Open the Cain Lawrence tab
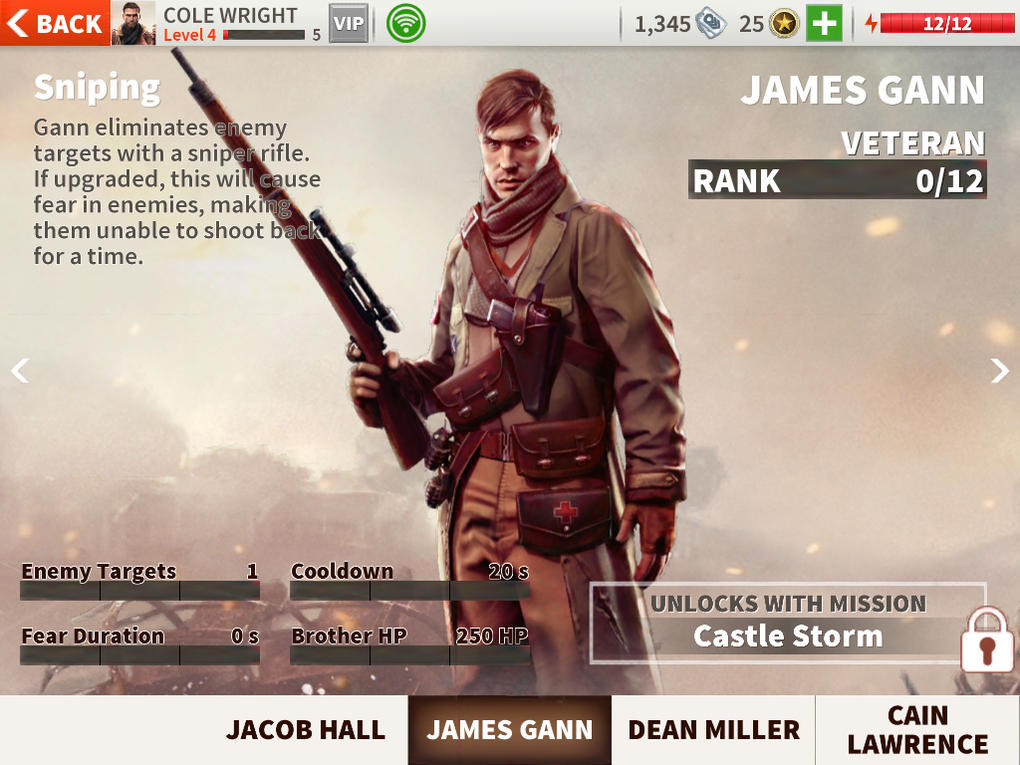Screen dimensions: 1020x765 (917, 730)
